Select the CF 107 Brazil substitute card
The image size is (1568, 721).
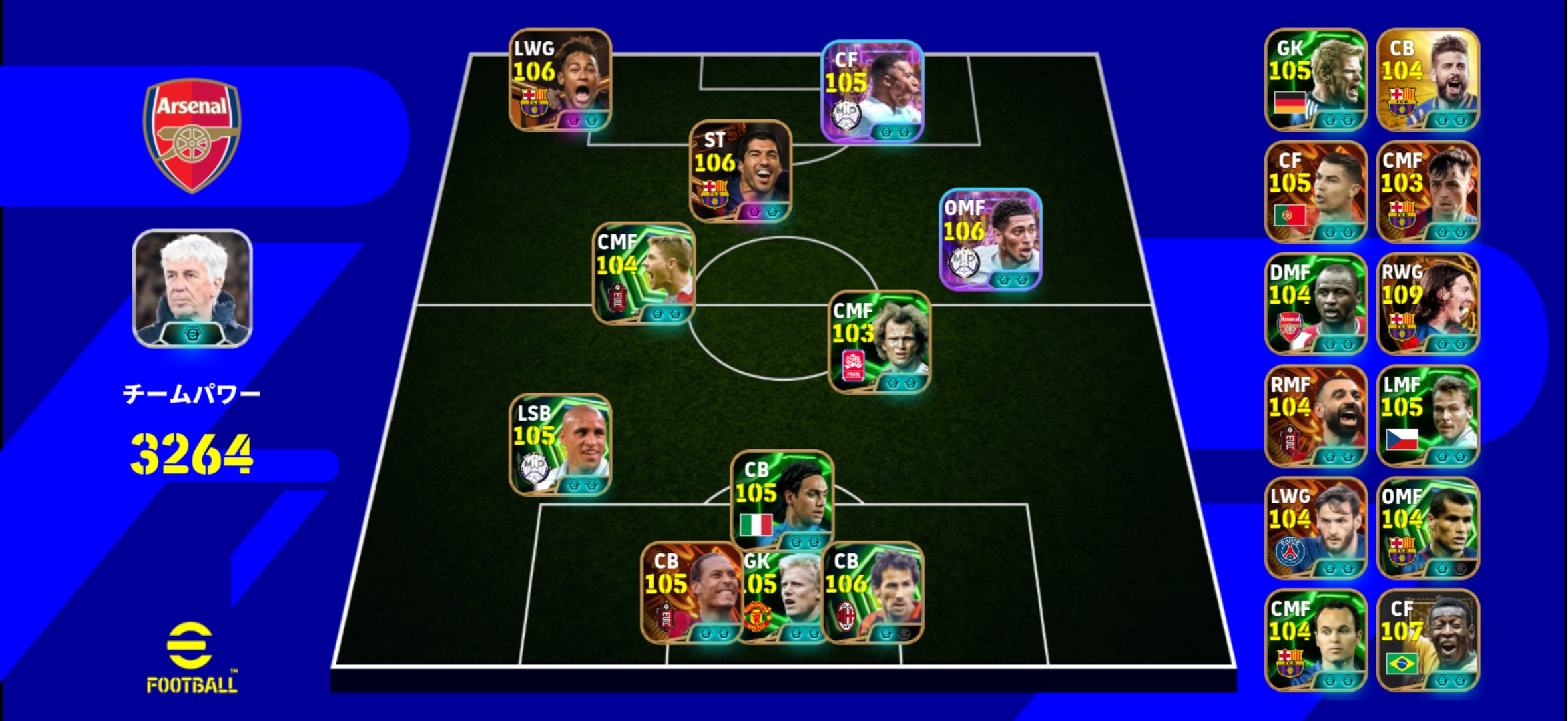(x=1428, y=640)
